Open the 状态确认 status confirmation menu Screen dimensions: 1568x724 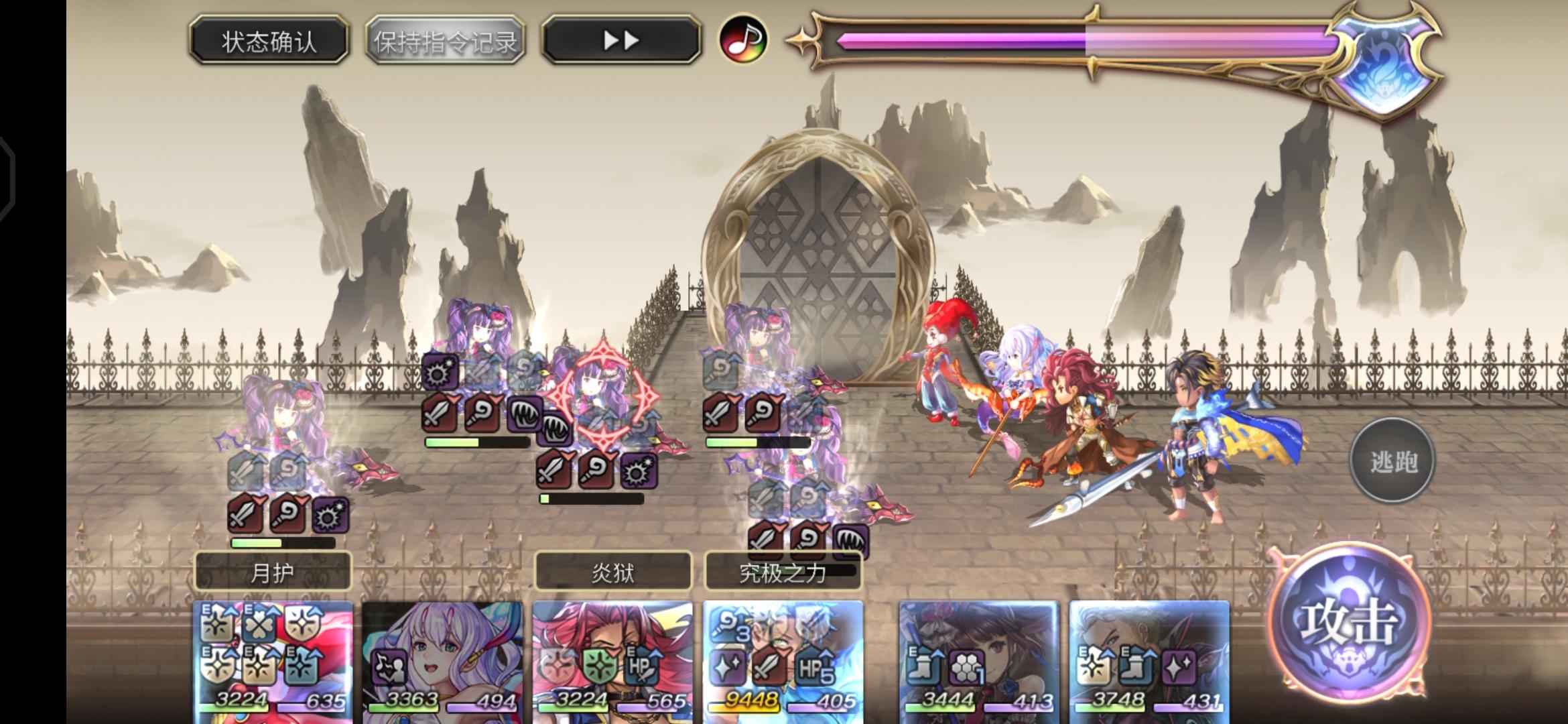click(267, 40)
